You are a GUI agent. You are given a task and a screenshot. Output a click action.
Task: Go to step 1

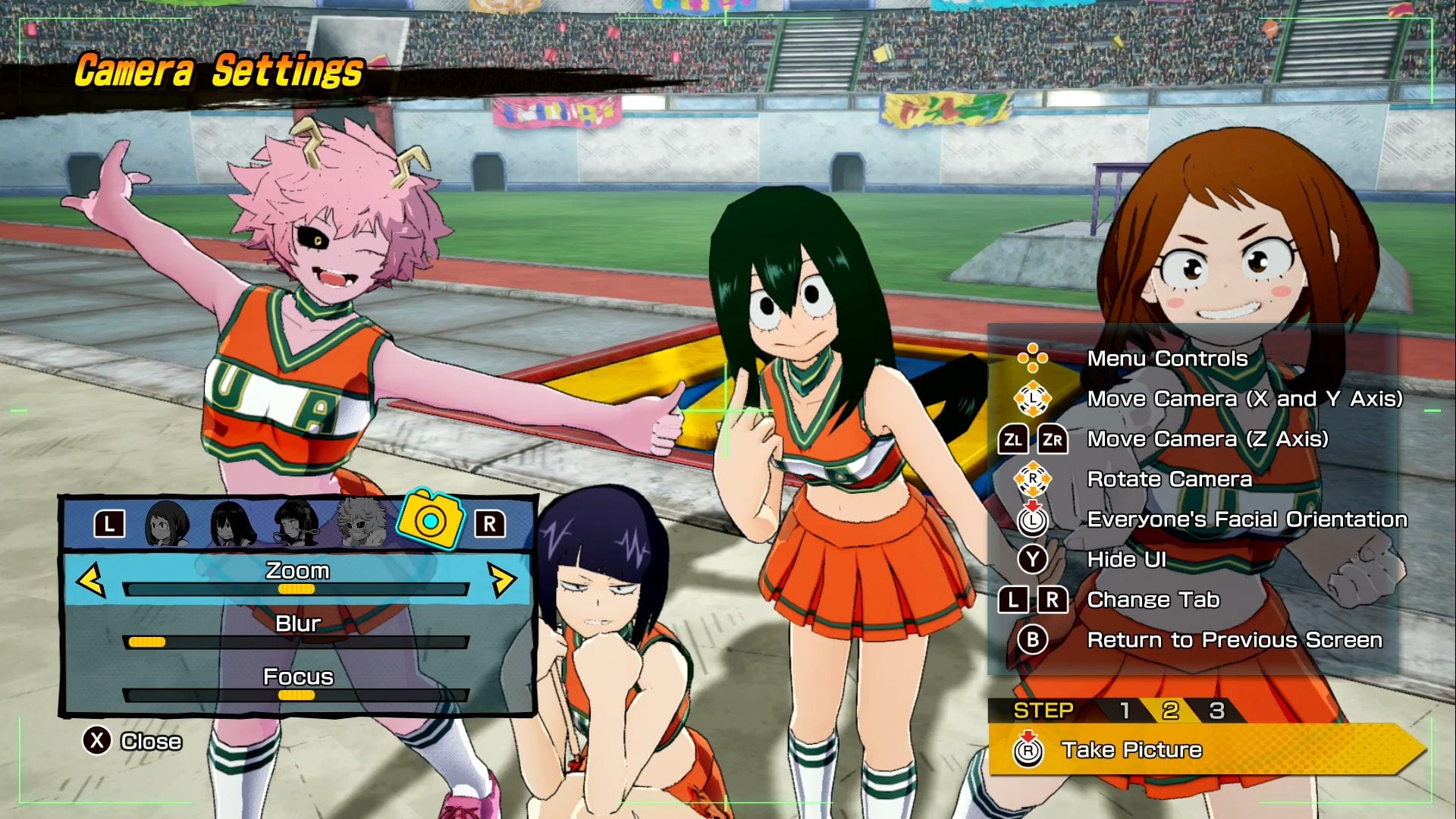1125,711
